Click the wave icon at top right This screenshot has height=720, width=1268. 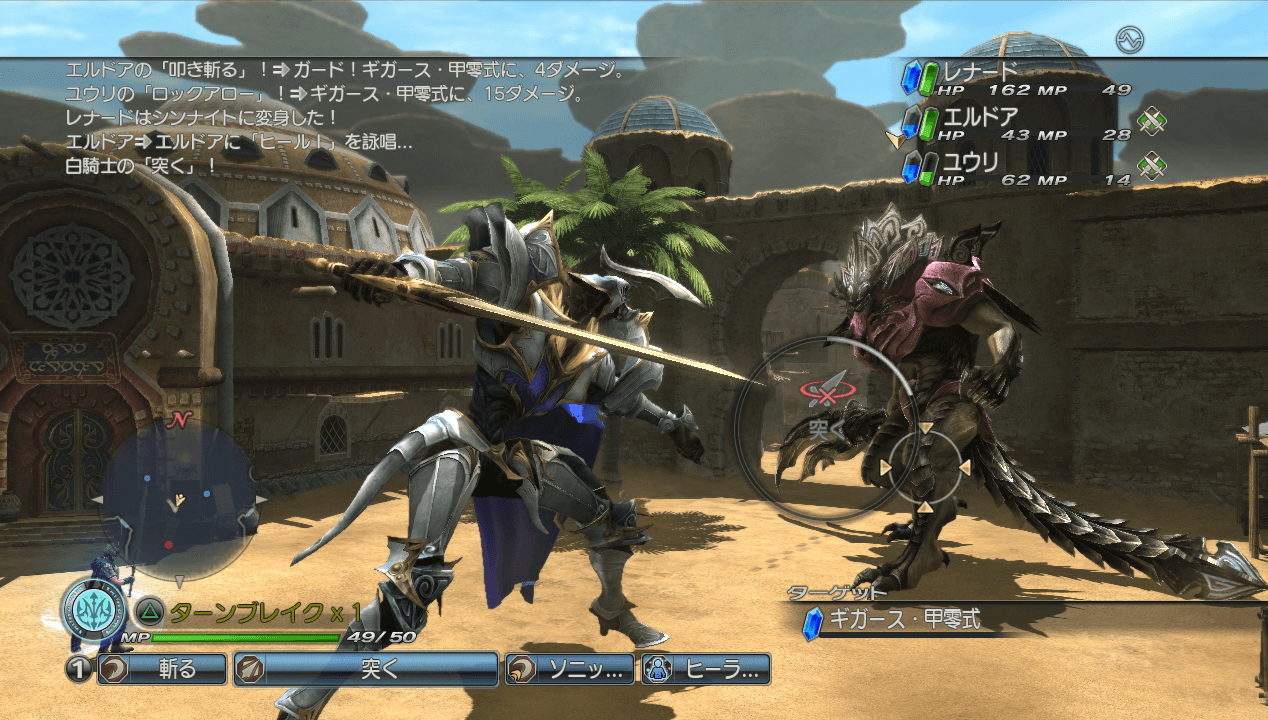click(1130, 40)
